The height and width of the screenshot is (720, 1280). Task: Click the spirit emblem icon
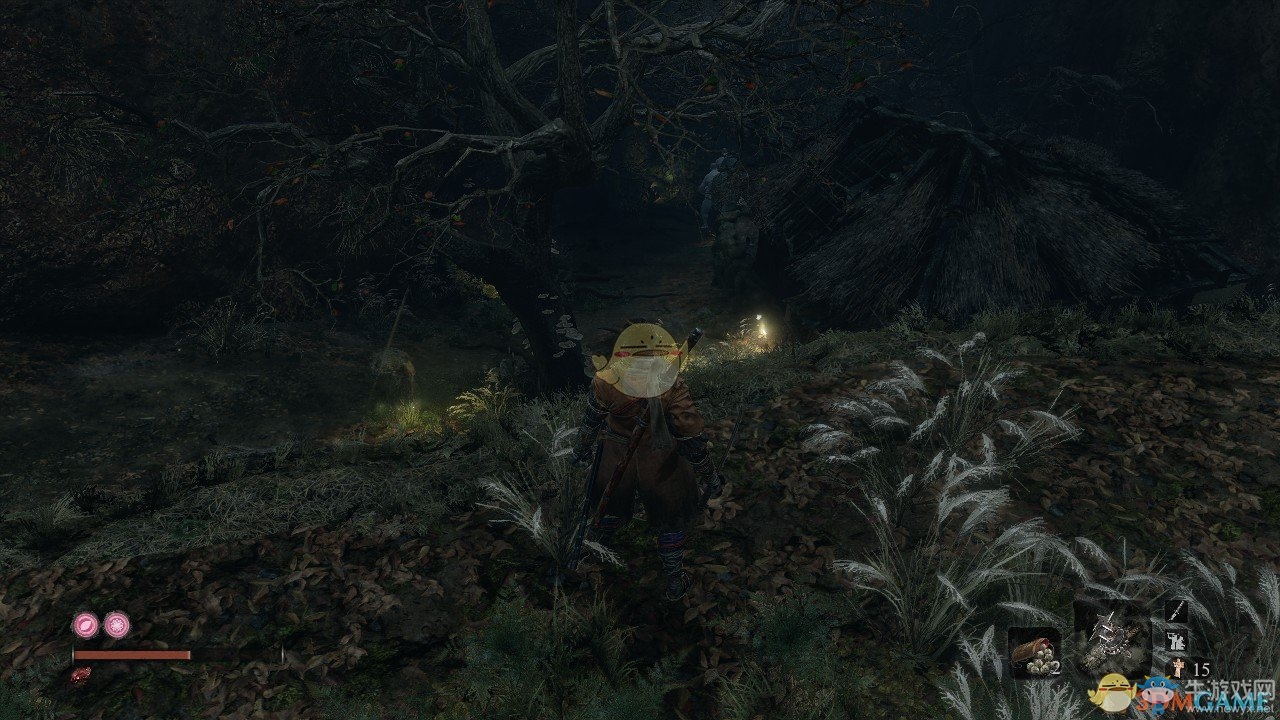click(x=1177, y=669)
